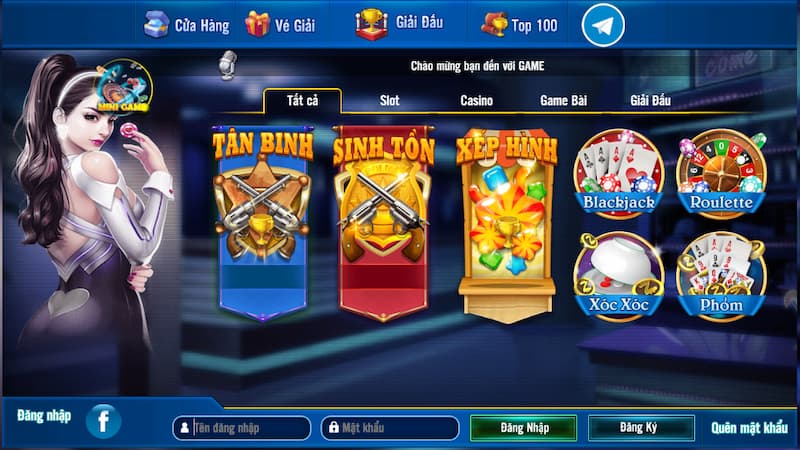
Task: Show the Top 100 leaderboard
Action: coord(520,24)
